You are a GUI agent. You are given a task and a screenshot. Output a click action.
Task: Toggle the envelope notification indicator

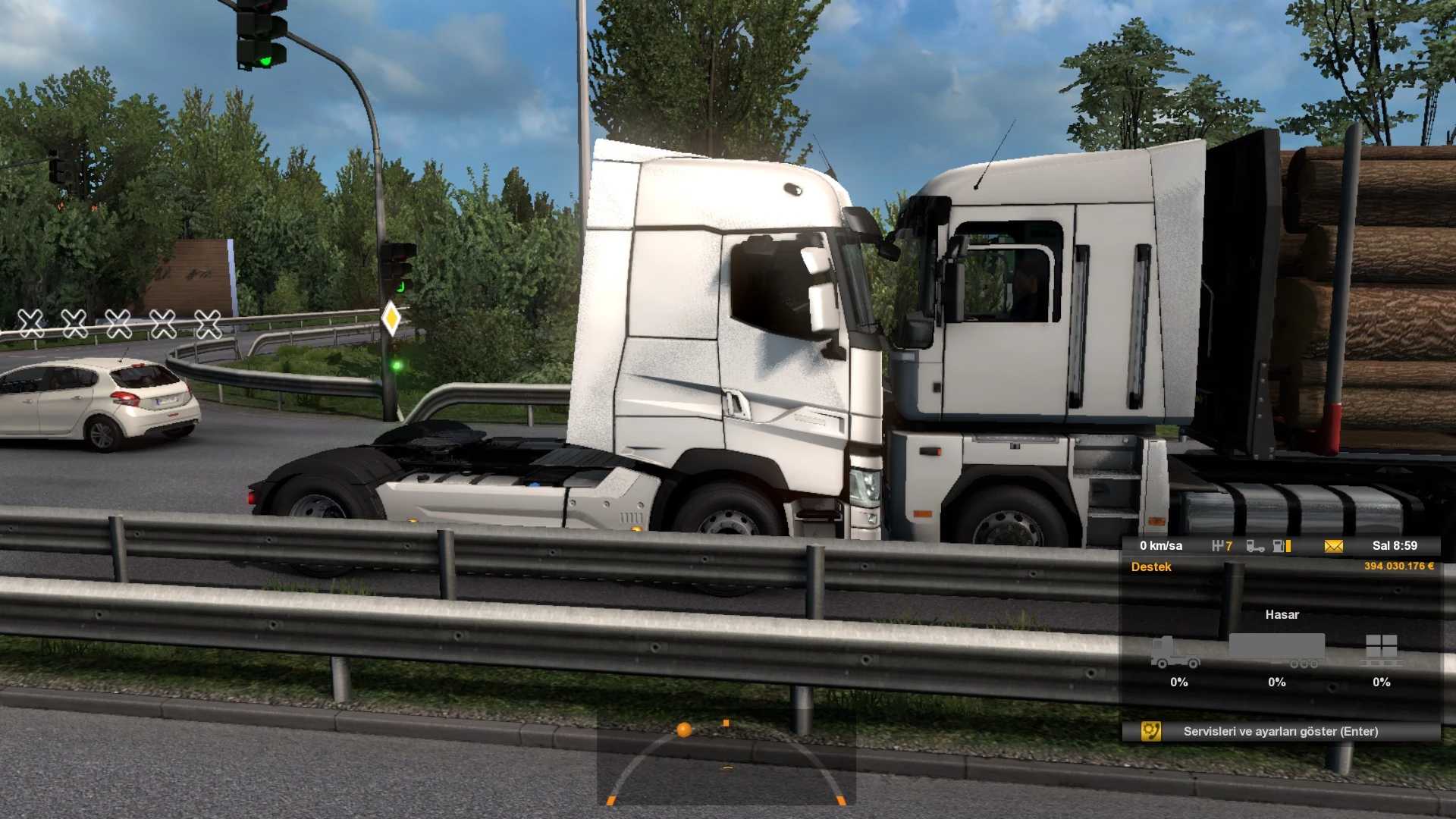1333,545
